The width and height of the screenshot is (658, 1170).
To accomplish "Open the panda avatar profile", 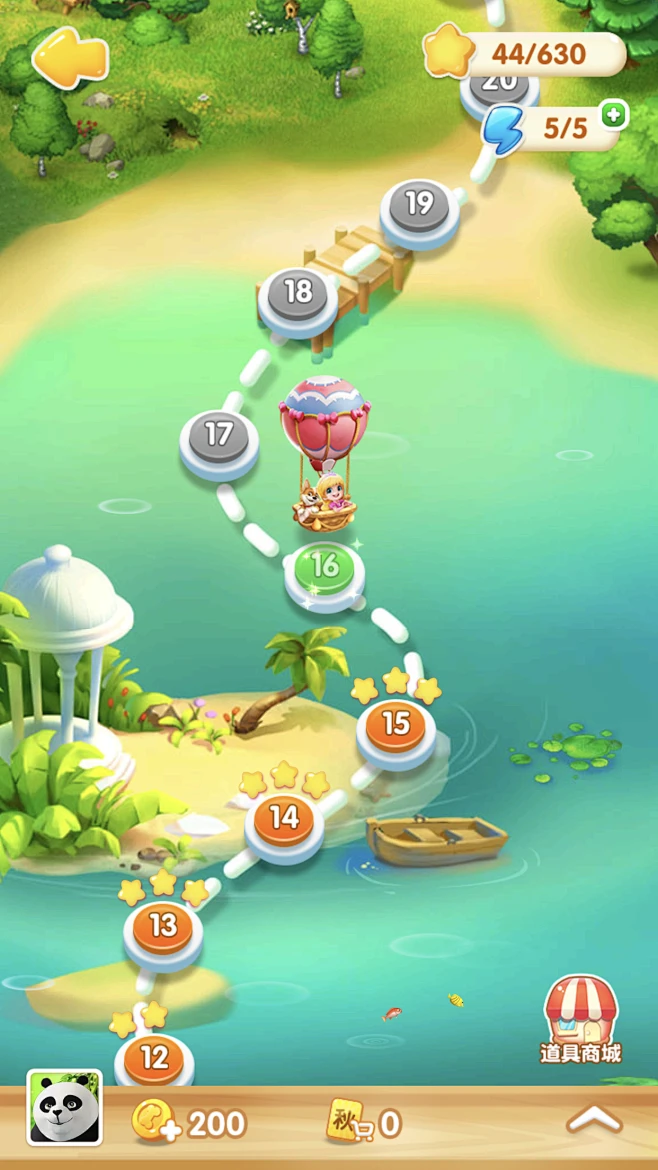I will click(64, 1107).
